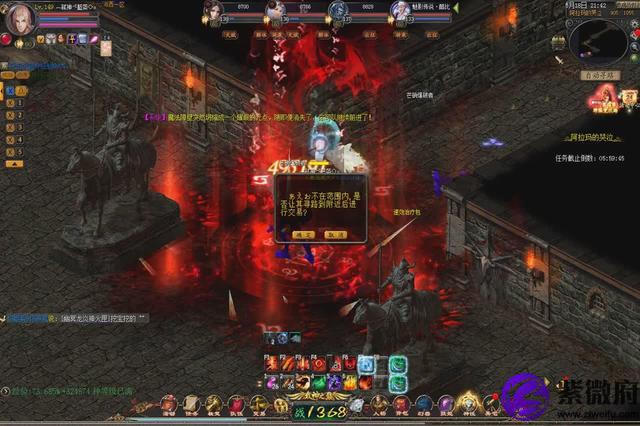Click the chat message line above the experience bar
The height and width of the screenshot is (426, 640).
point(78,318)
